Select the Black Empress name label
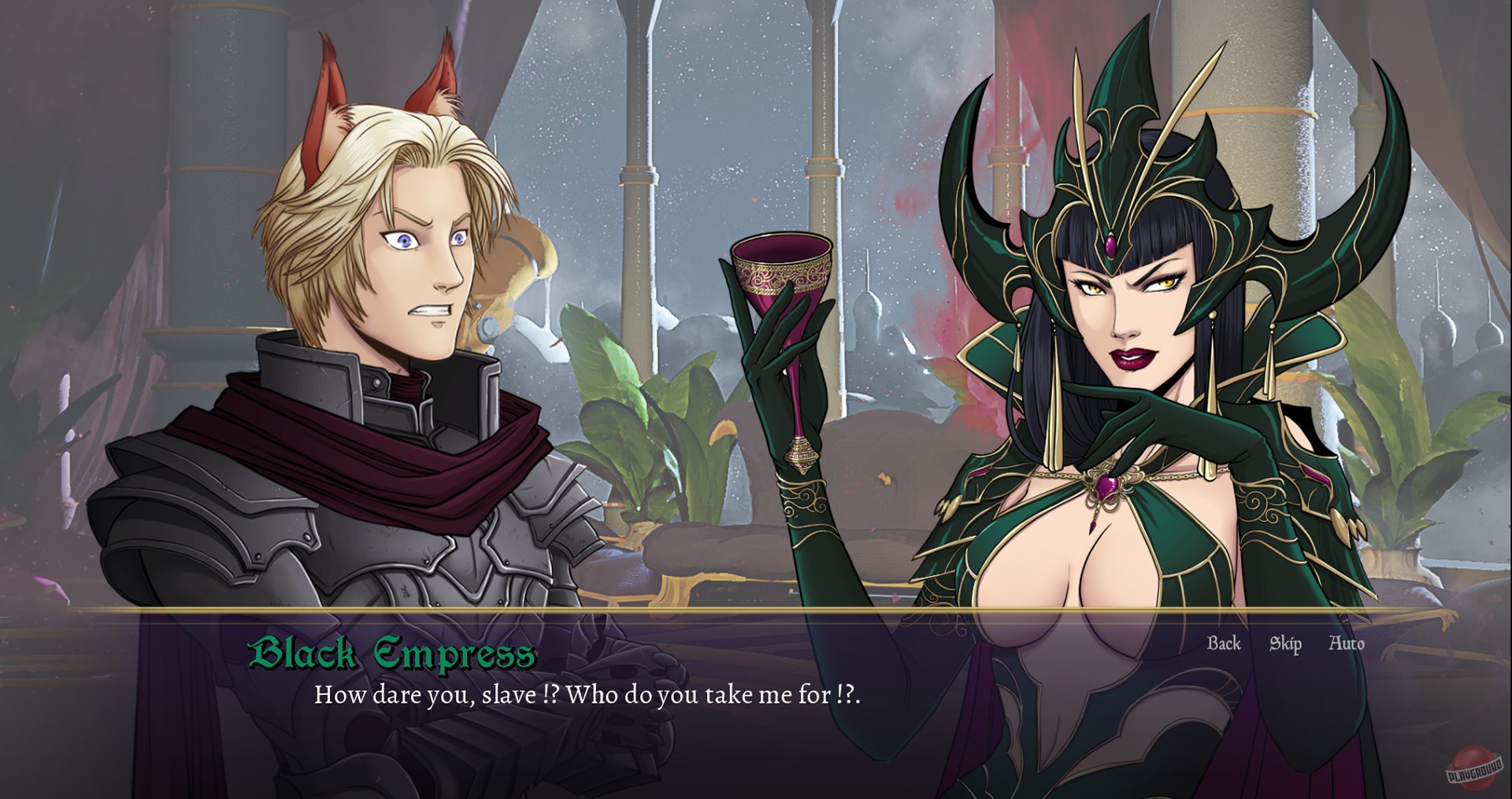 coord(392,652)
